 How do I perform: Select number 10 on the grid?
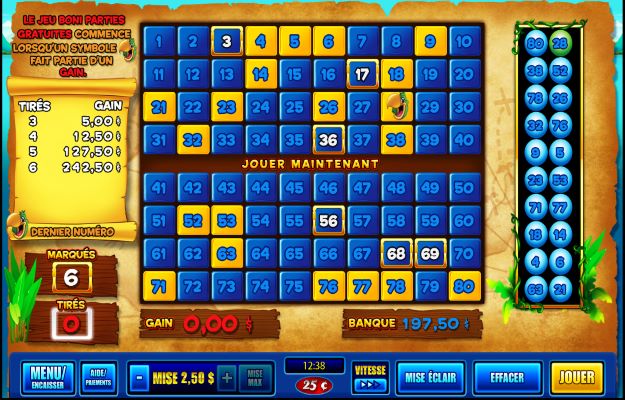(464, 42)
